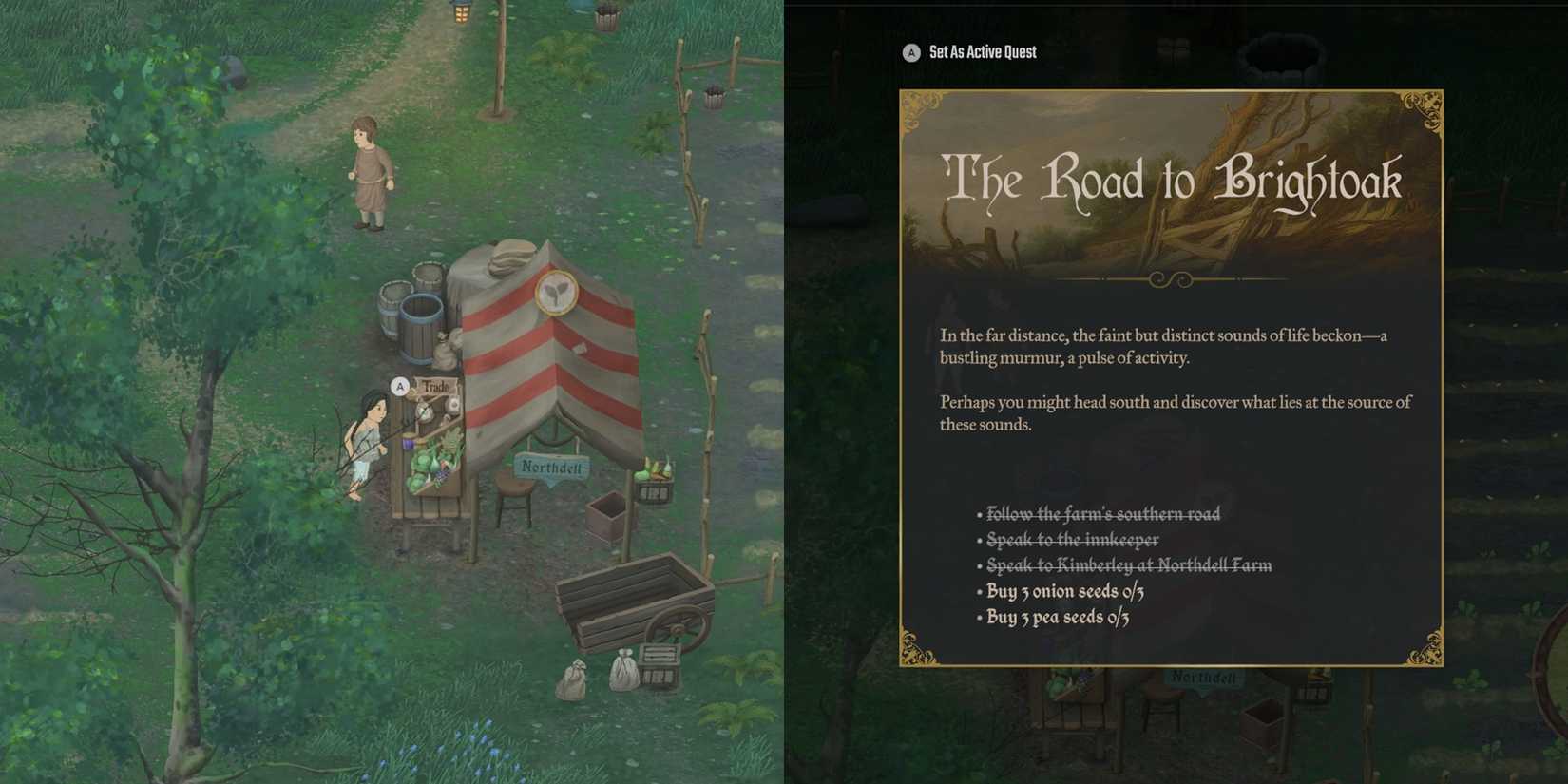Select the quest title The Road to Brightoak
Screen dimensions: 1568x784
pos(1175,181)
